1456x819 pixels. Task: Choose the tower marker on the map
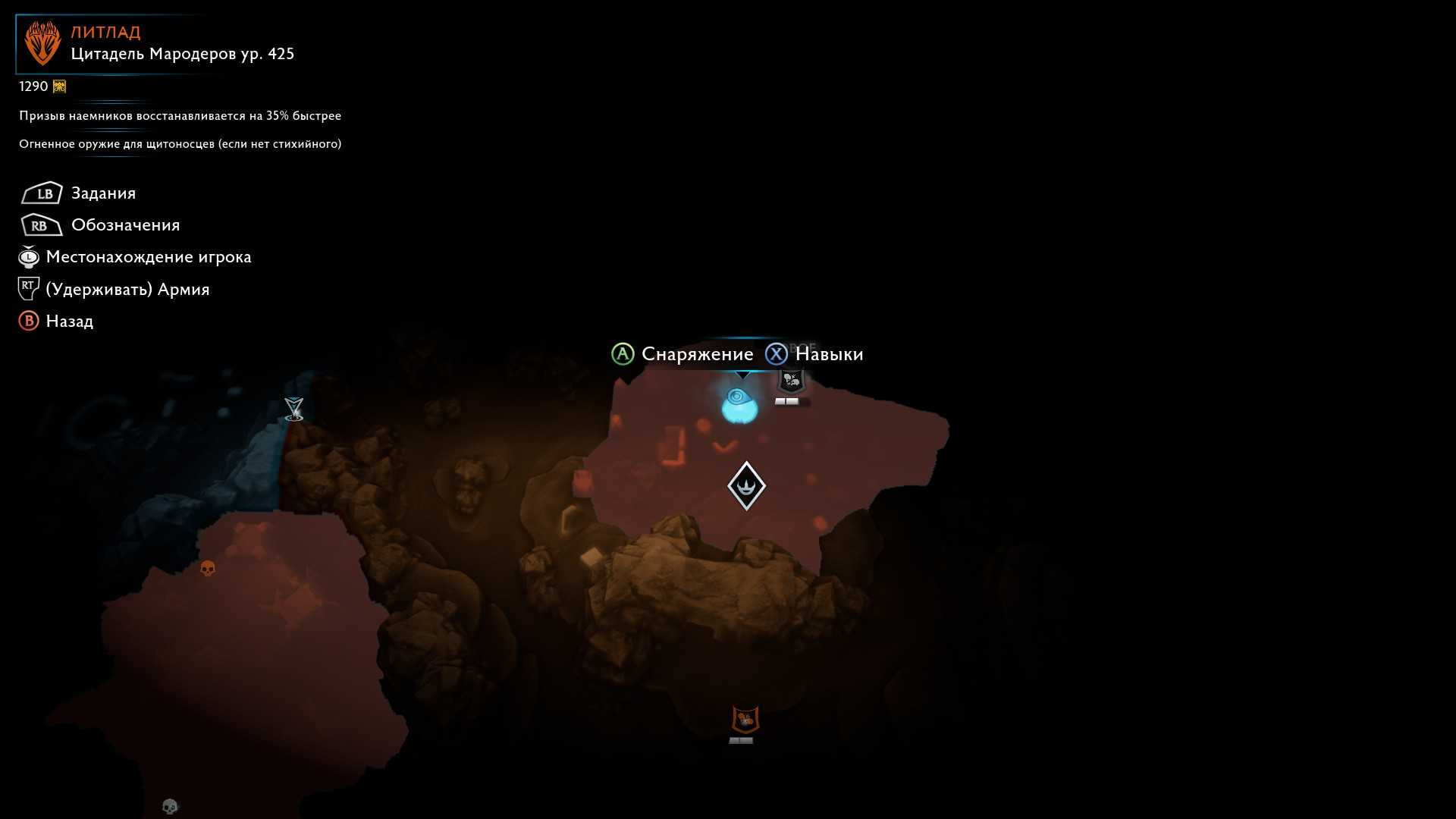pos(293,409)
